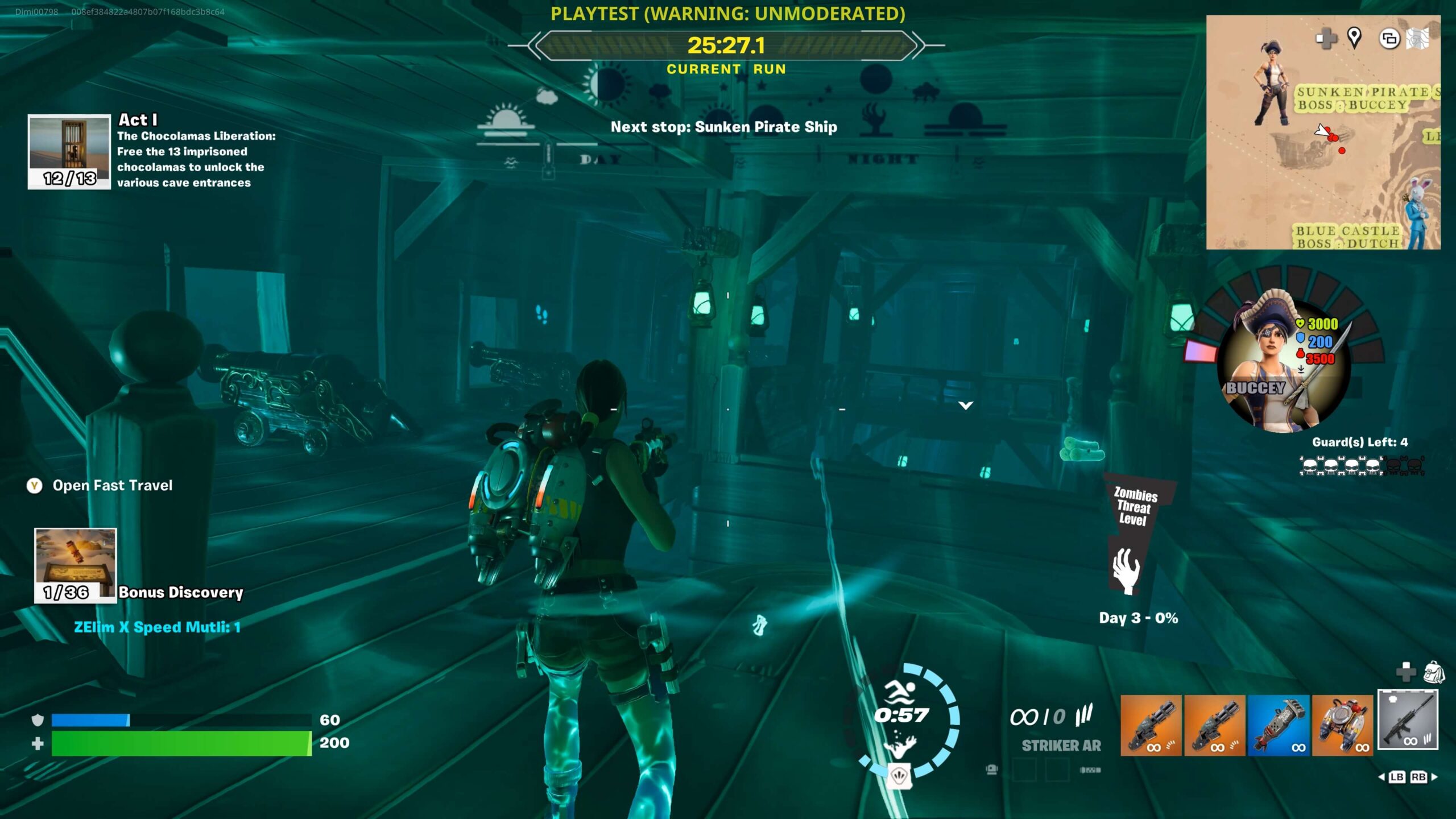
Task: Click the Zombies Threat Level hand icon
Action: pos(1126,570)
